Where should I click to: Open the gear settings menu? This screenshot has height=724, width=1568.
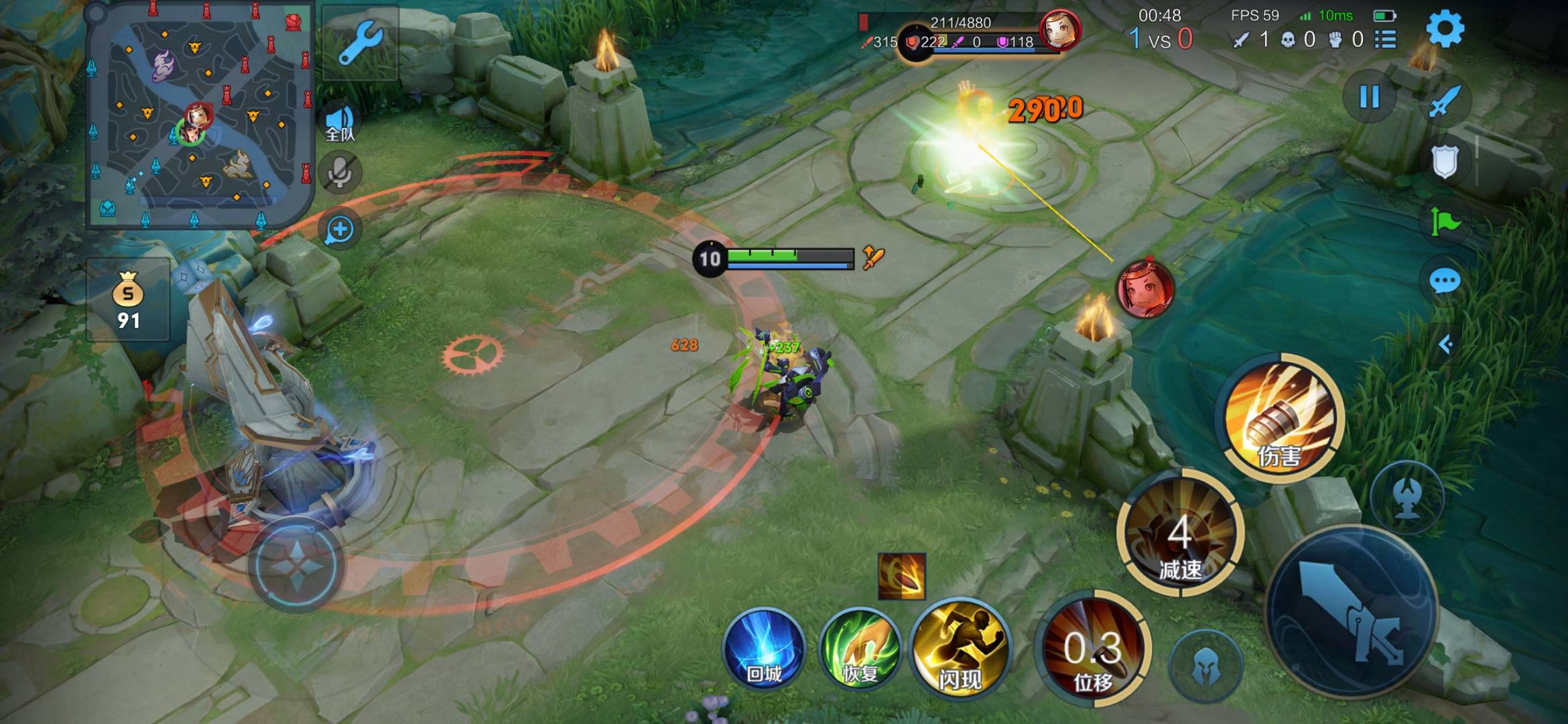pyautogui.click(x=1445, y=29)
